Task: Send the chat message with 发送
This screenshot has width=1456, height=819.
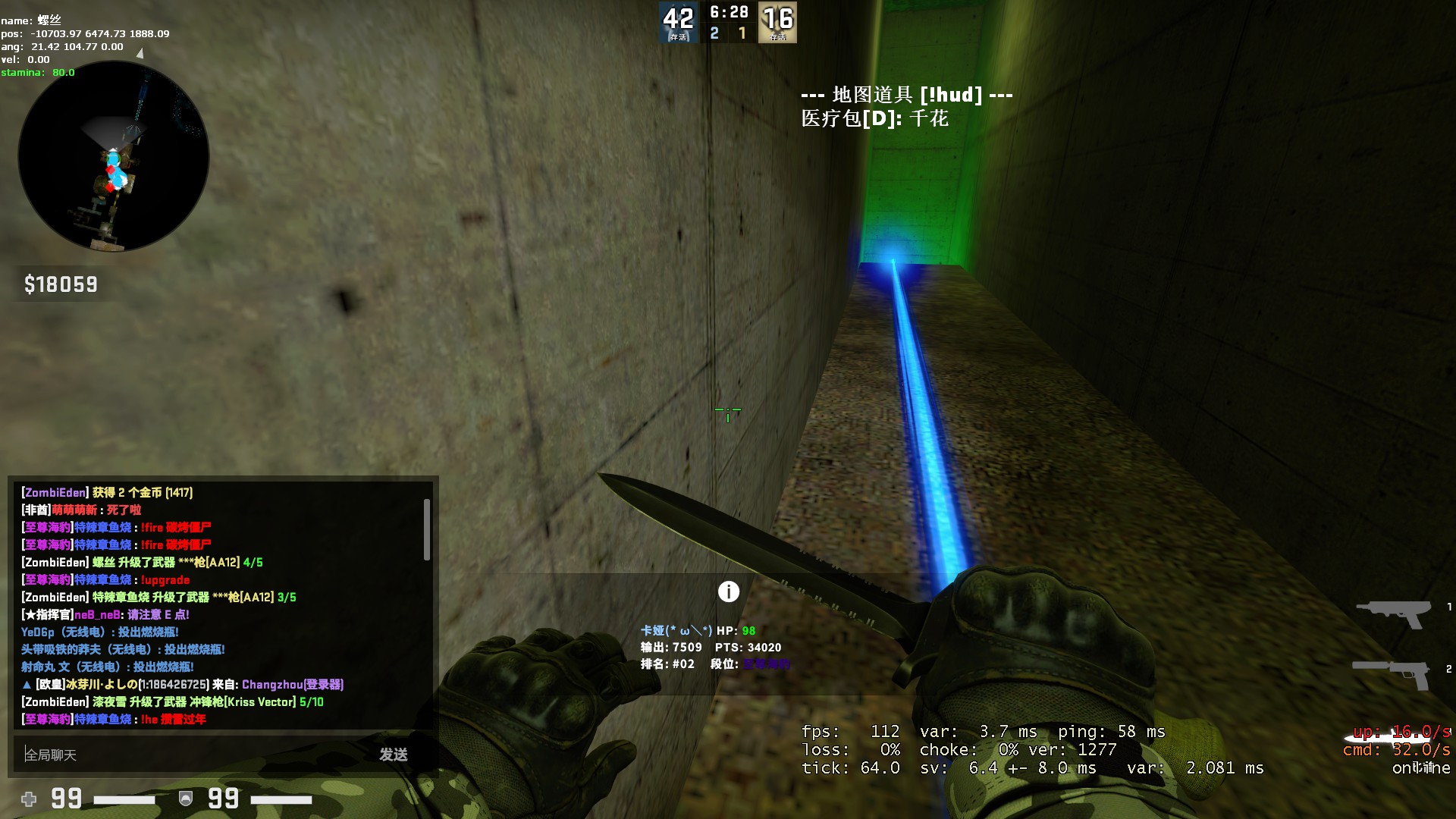Action: pos(394,755)
